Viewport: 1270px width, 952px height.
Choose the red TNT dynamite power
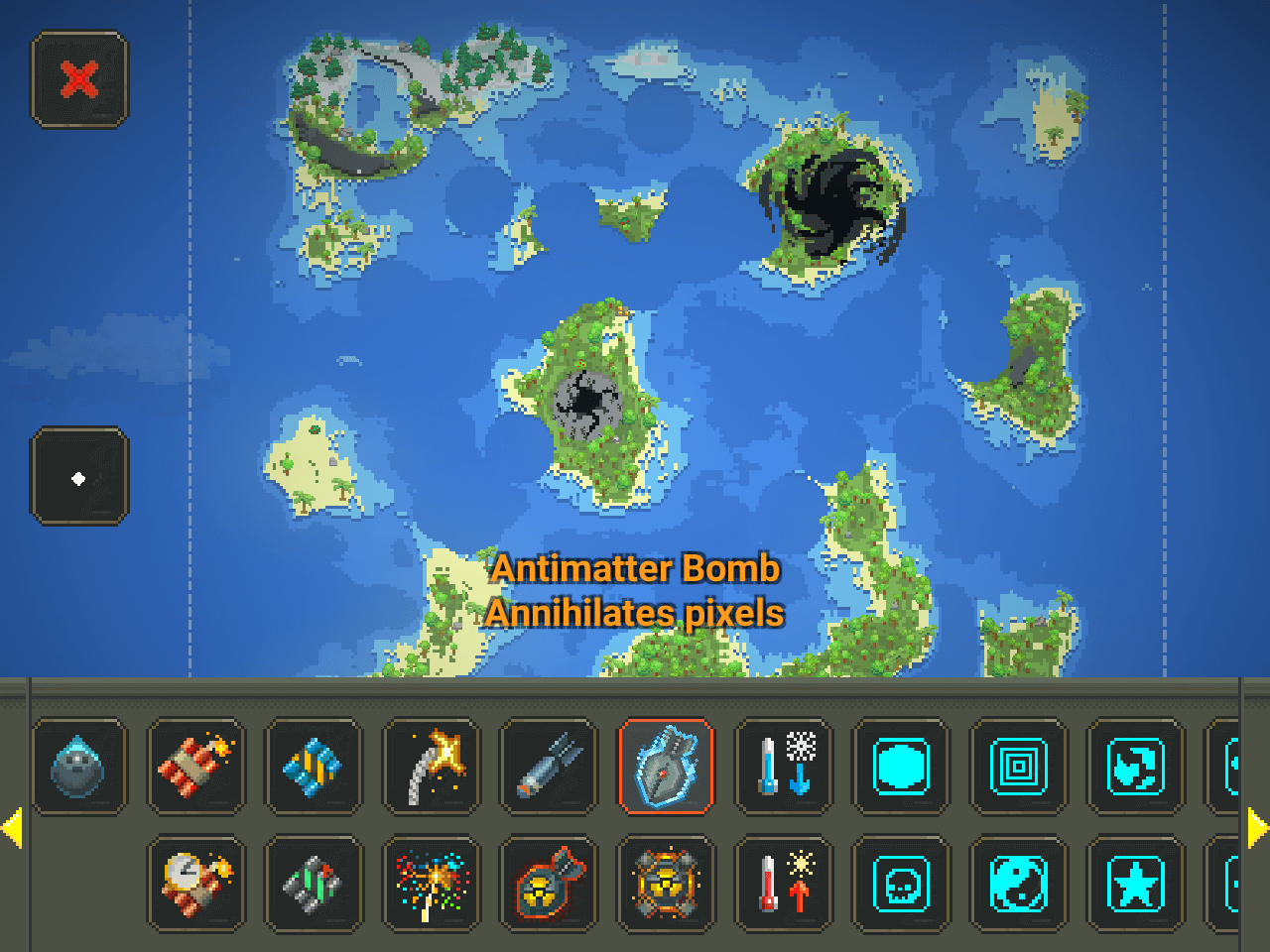tap(195, 767)
